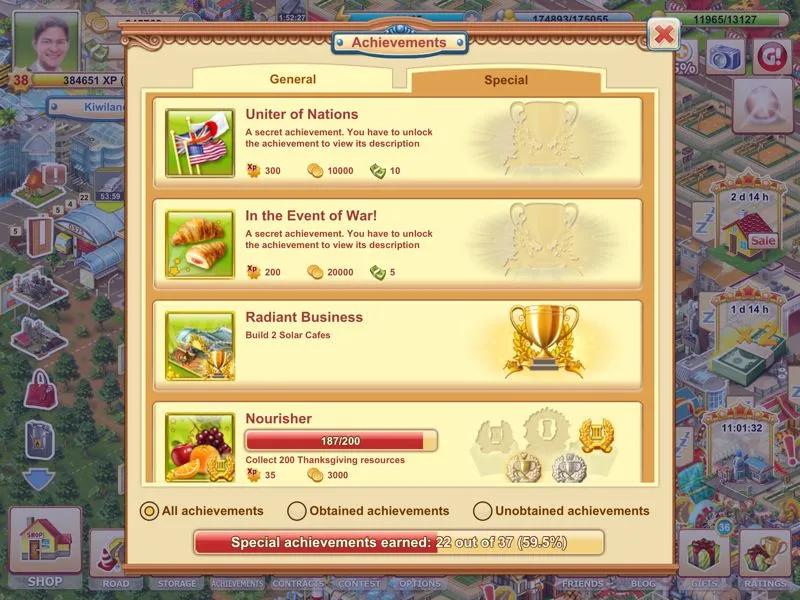Switch to the General tab
Image resolution: width=800 pixels, height=600 pixels.
tap(293, 80)
